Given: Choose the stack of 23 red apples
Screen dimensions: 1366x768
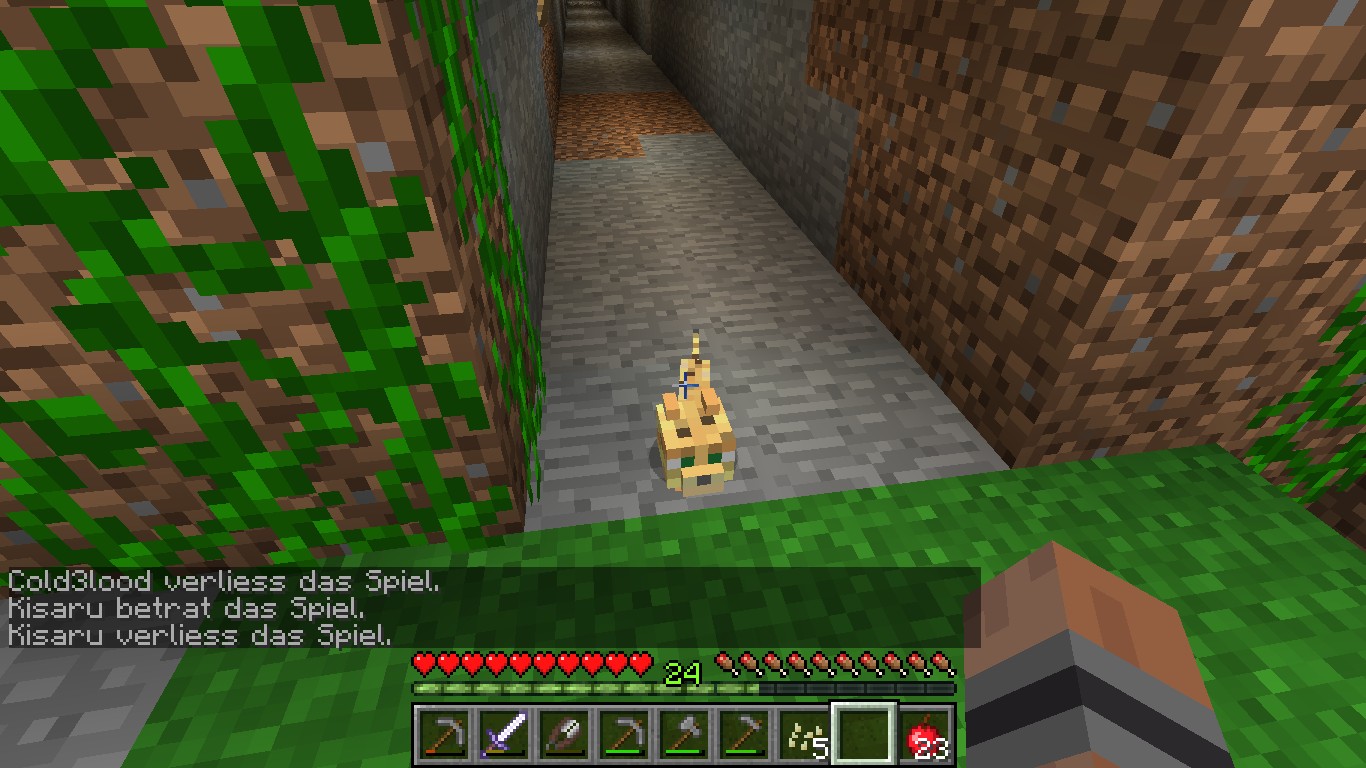Looking at the screenshot, I should [926, 736].
